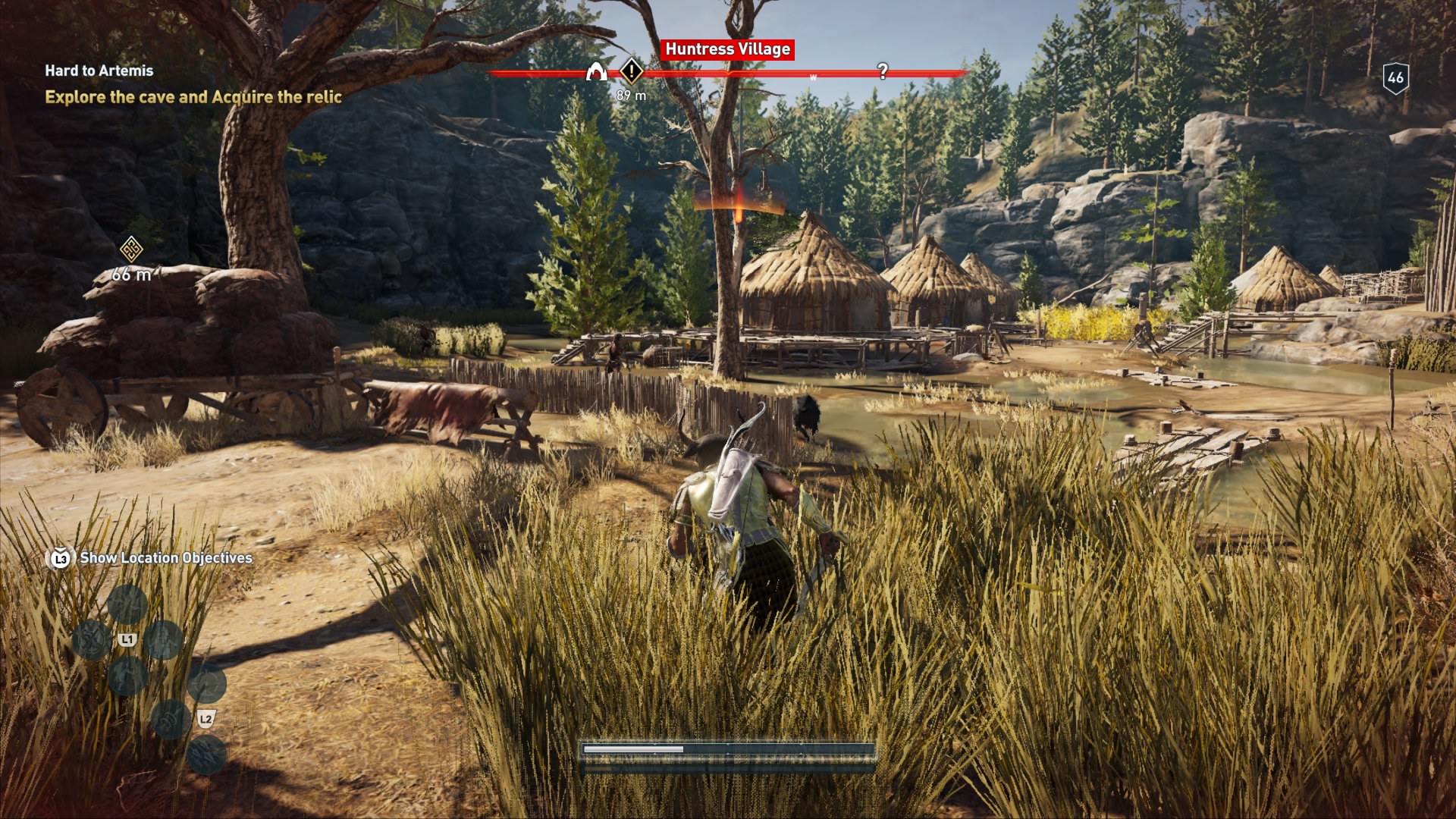Image resolution: width=1456 pixels, height=819 pixels.
Task: Expand the melee abilities cluster near L1
Action: click(127, 641)
